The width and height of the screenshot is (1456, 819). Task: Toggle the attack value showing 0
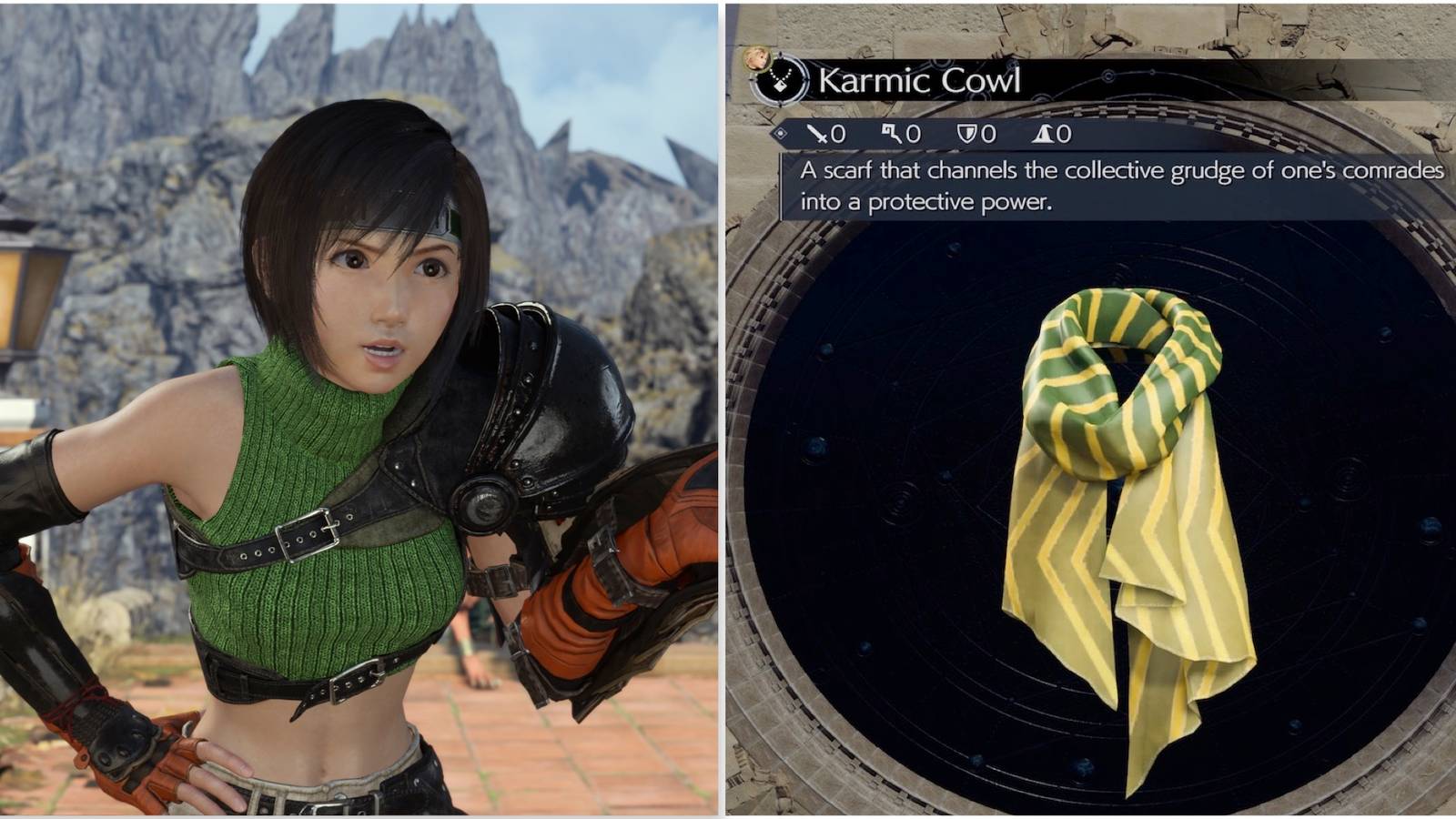839,135
